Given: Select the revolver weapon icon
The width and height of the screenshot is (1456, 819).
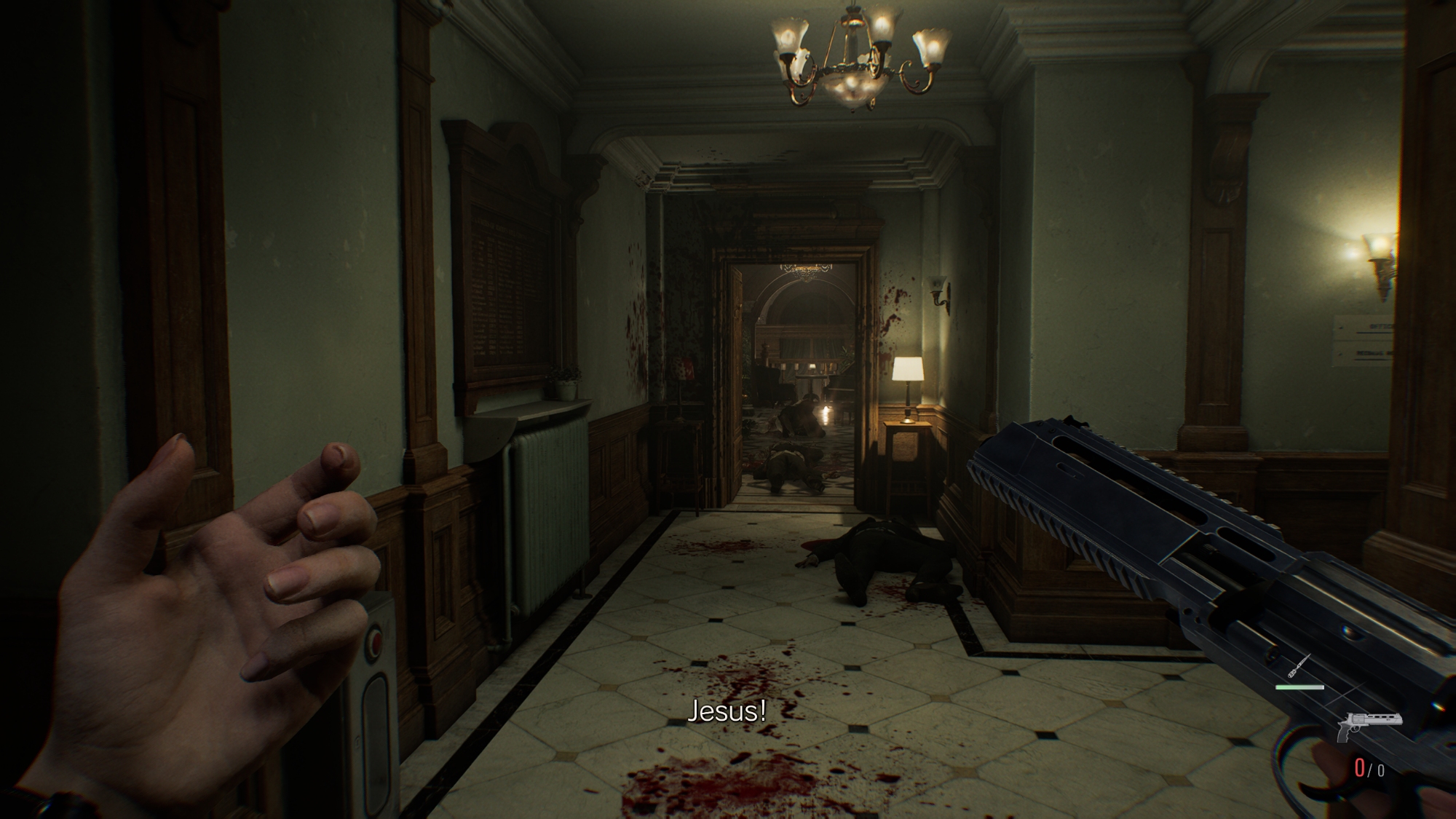Looking at the screenshot, I should pos(1369,724).
